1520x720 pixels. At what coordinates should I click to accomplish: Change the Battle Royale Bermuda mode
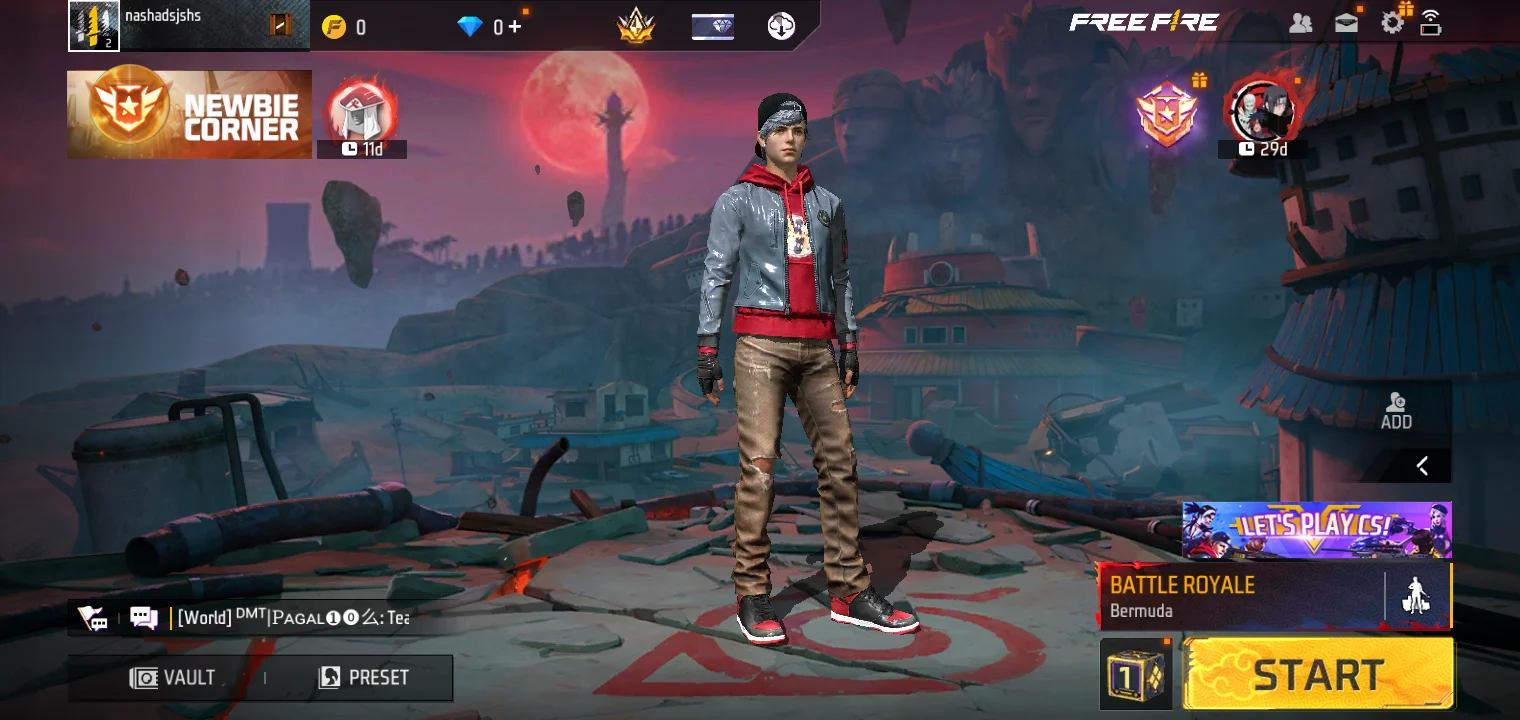pyautogui.click(x=1240, y=596)
